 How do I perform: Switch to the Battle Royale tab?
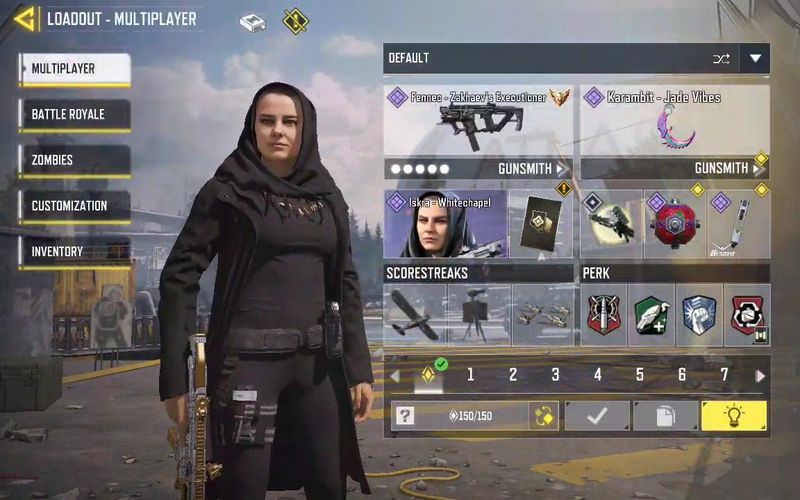75,114
